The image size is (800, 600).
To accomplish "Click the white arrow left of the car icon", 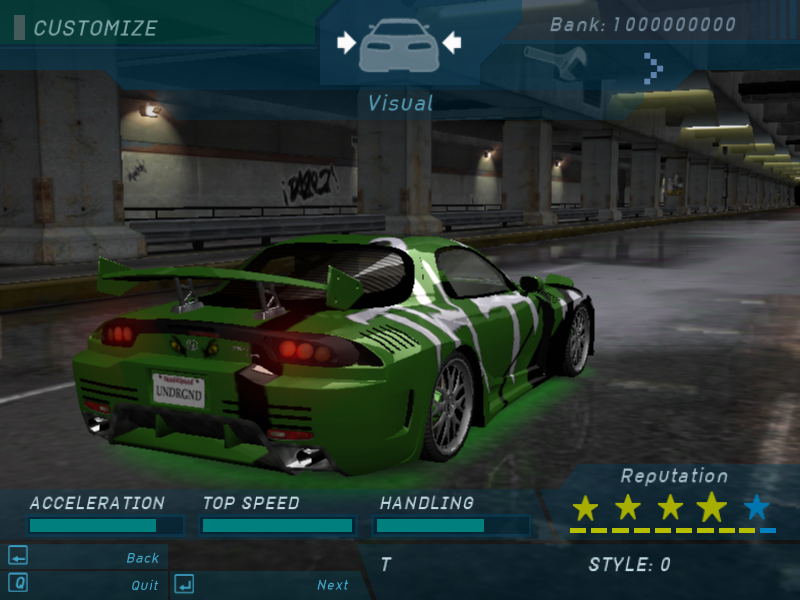I will [346, 42].
